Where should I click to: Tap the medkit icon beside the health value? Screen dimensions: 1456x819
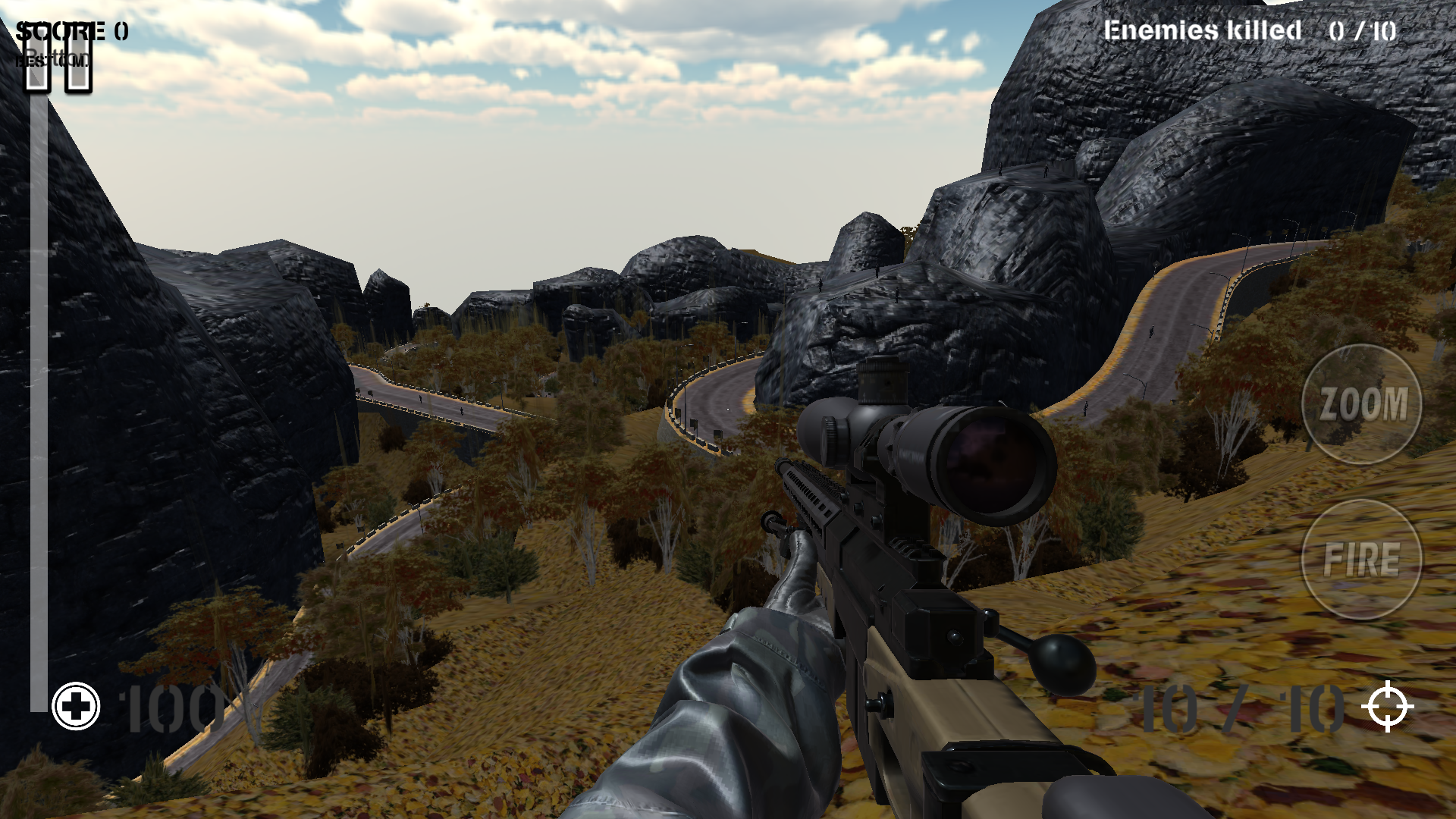76,707
